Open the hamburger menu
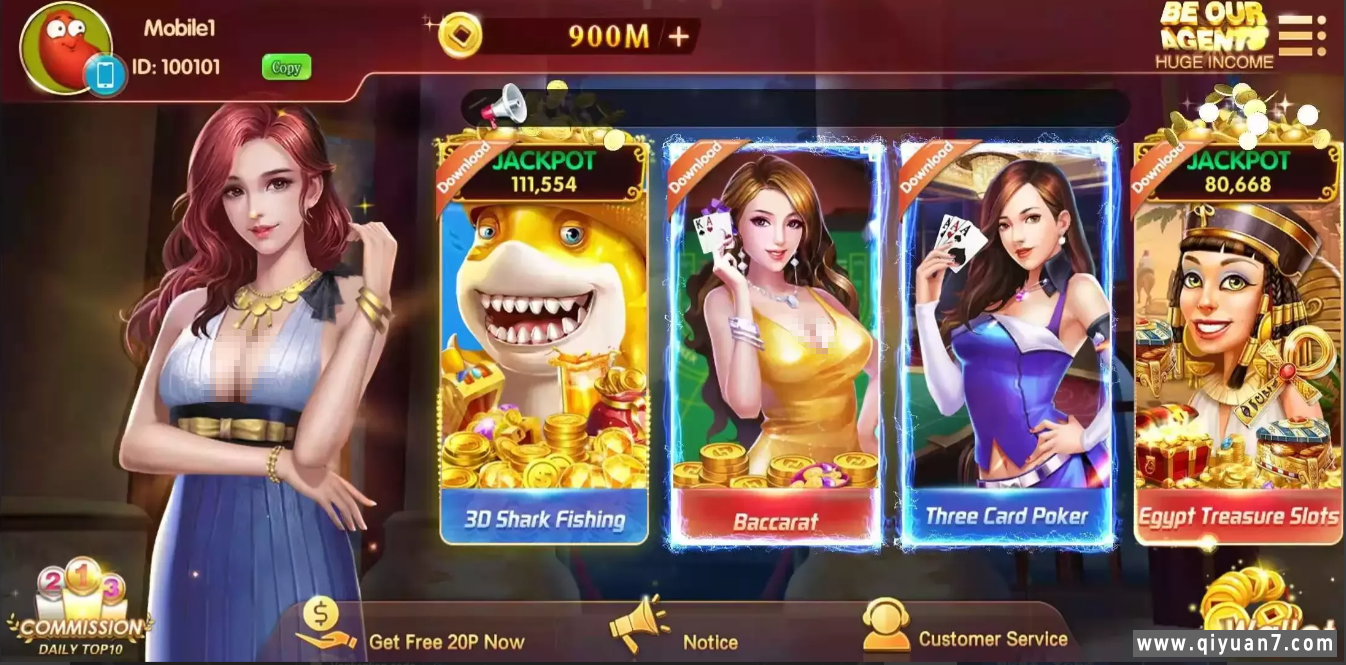This screenshot has height=665, width=1346. click(1301, 36)
